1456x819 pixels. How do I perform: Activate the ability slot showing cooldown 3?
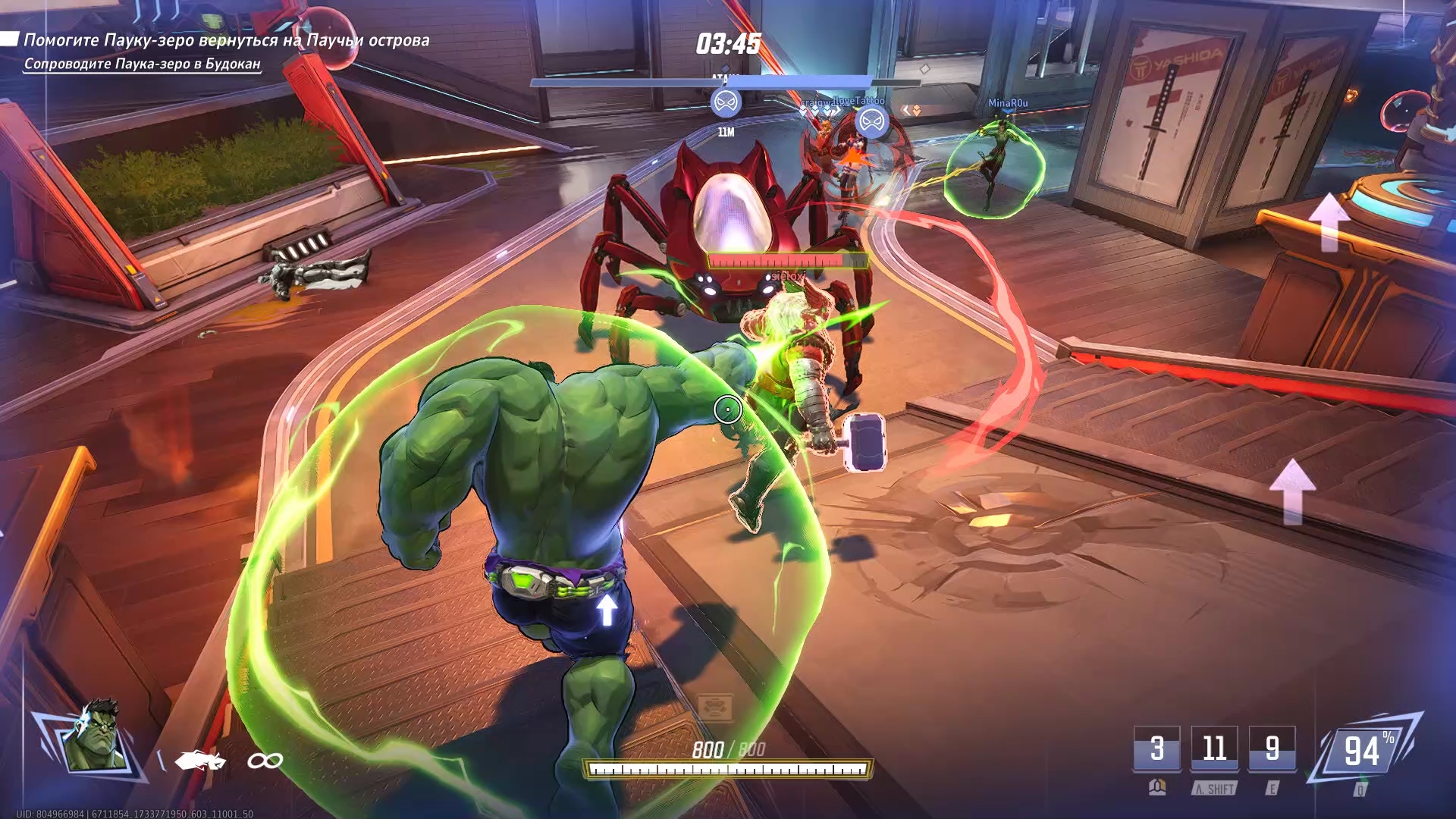(1156, 748)
